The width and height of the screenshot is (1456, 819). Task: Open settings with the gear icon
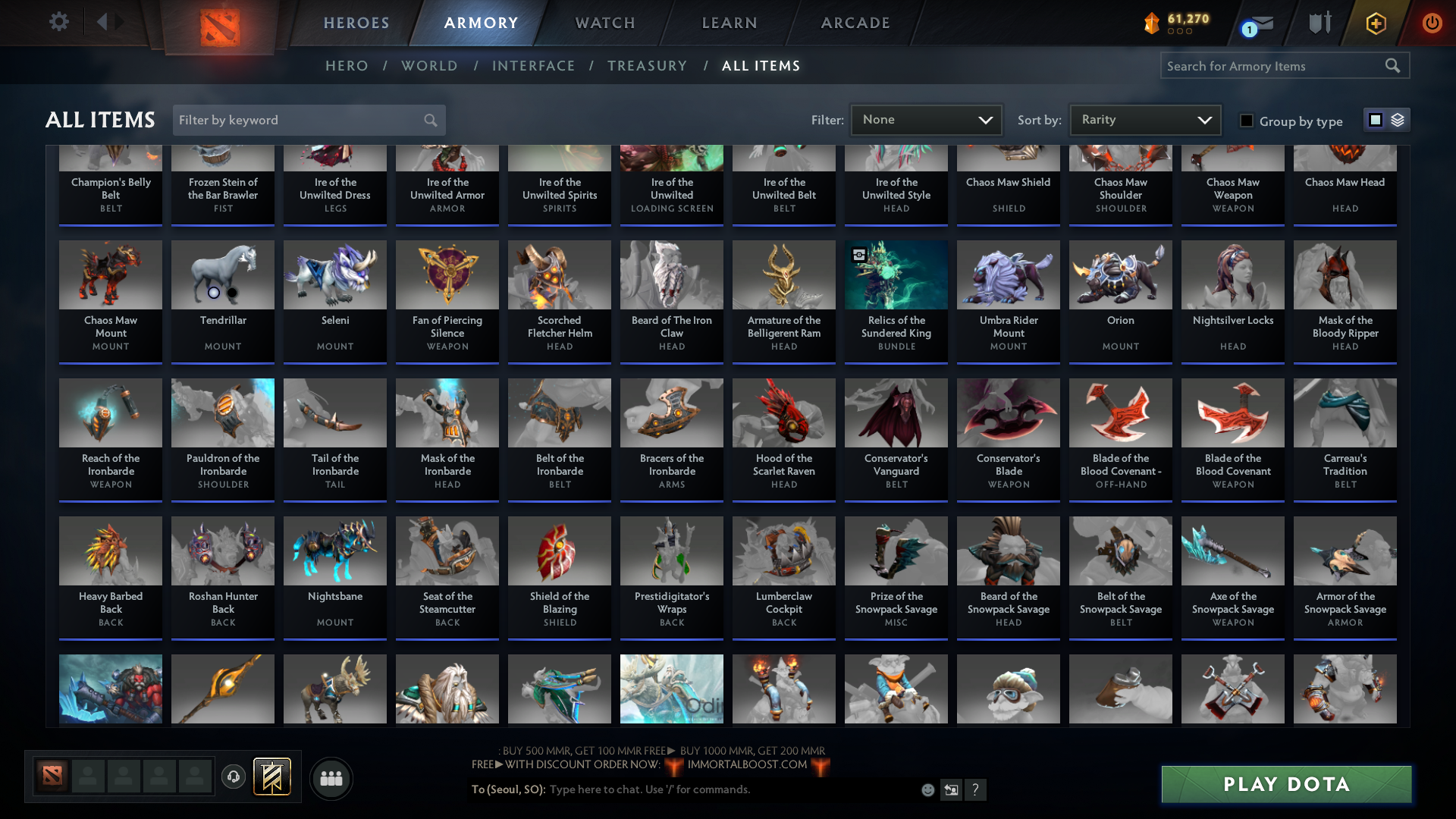(59, 23)
